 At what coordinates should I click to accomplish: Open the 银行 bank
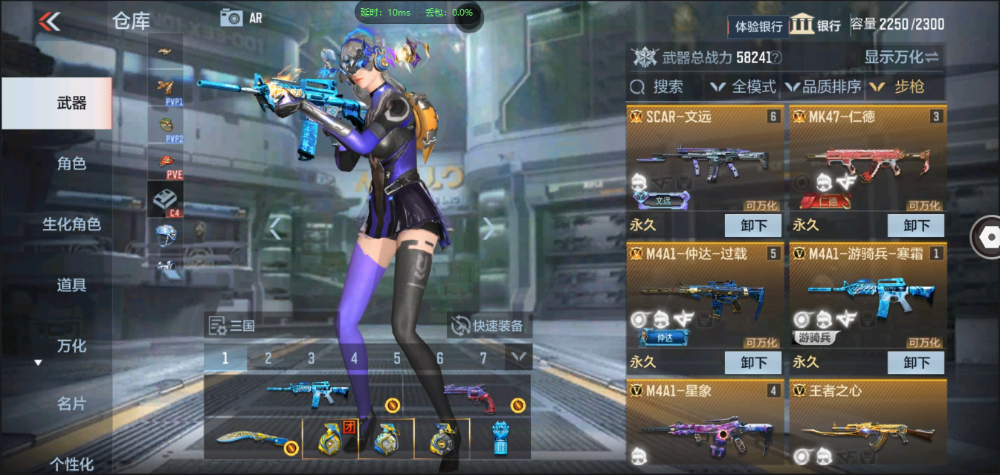[x=816, y=24]
